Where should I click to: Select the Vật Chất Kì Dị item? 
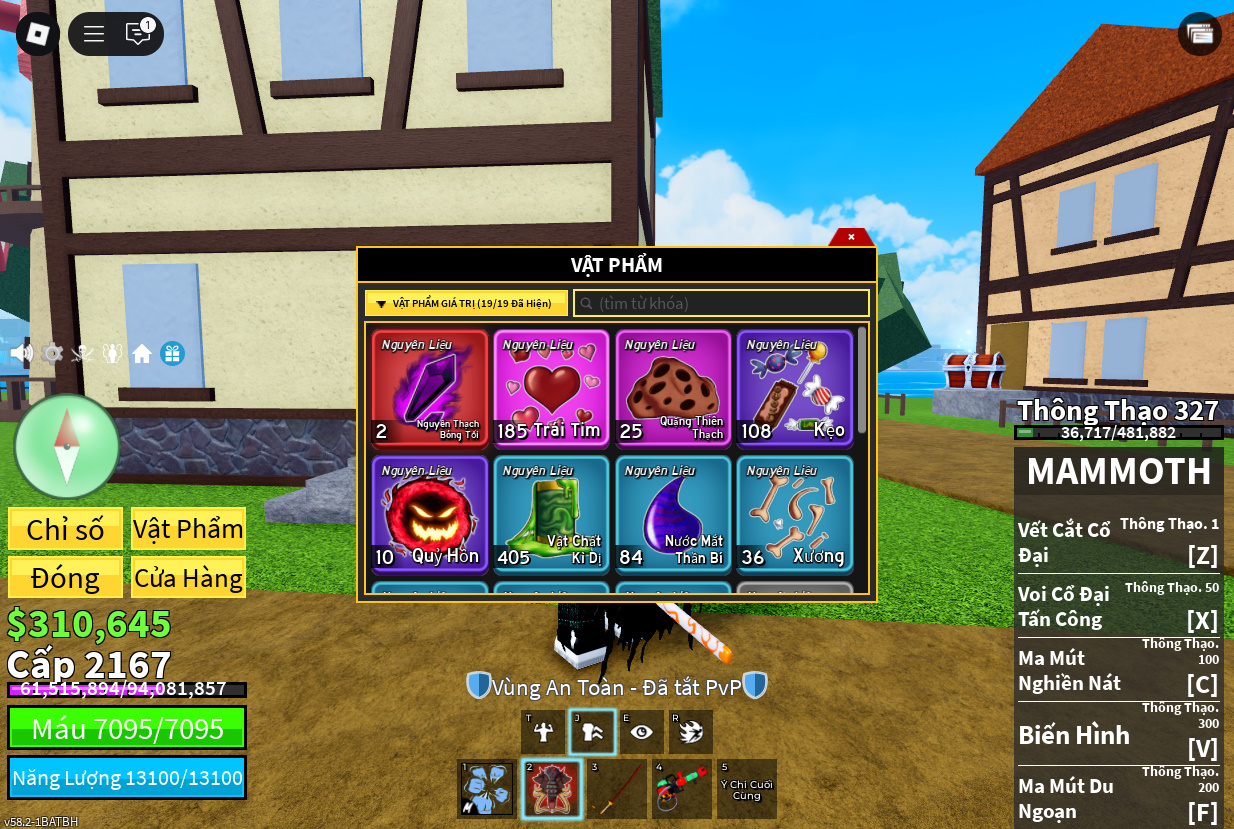551,514
